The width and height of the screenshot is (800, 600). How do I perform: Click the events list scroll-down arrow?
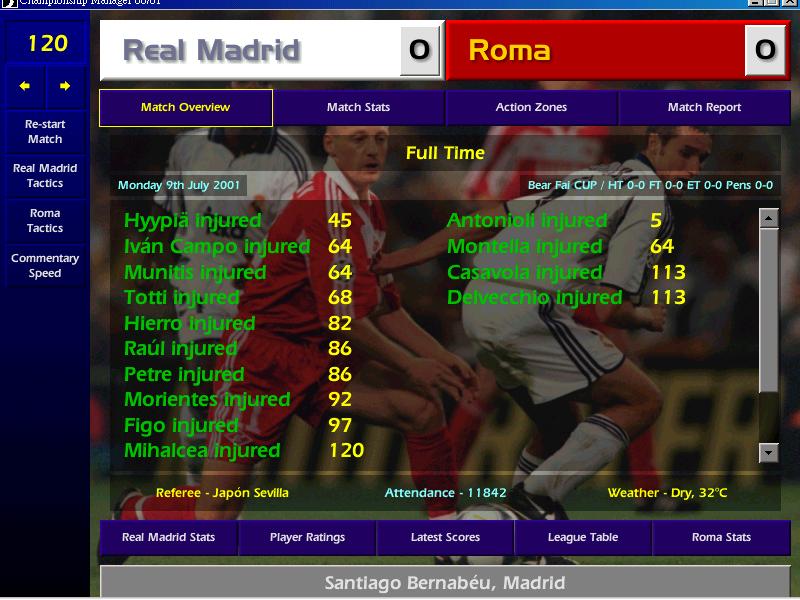point(768,453)
